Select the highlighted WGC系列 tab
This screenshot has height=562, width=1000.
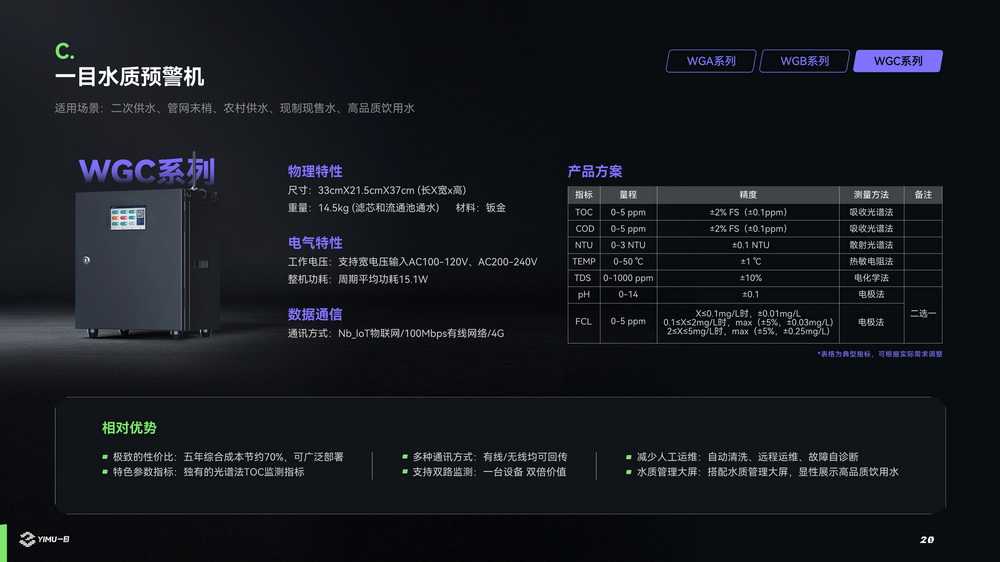(x=897, y=61)
